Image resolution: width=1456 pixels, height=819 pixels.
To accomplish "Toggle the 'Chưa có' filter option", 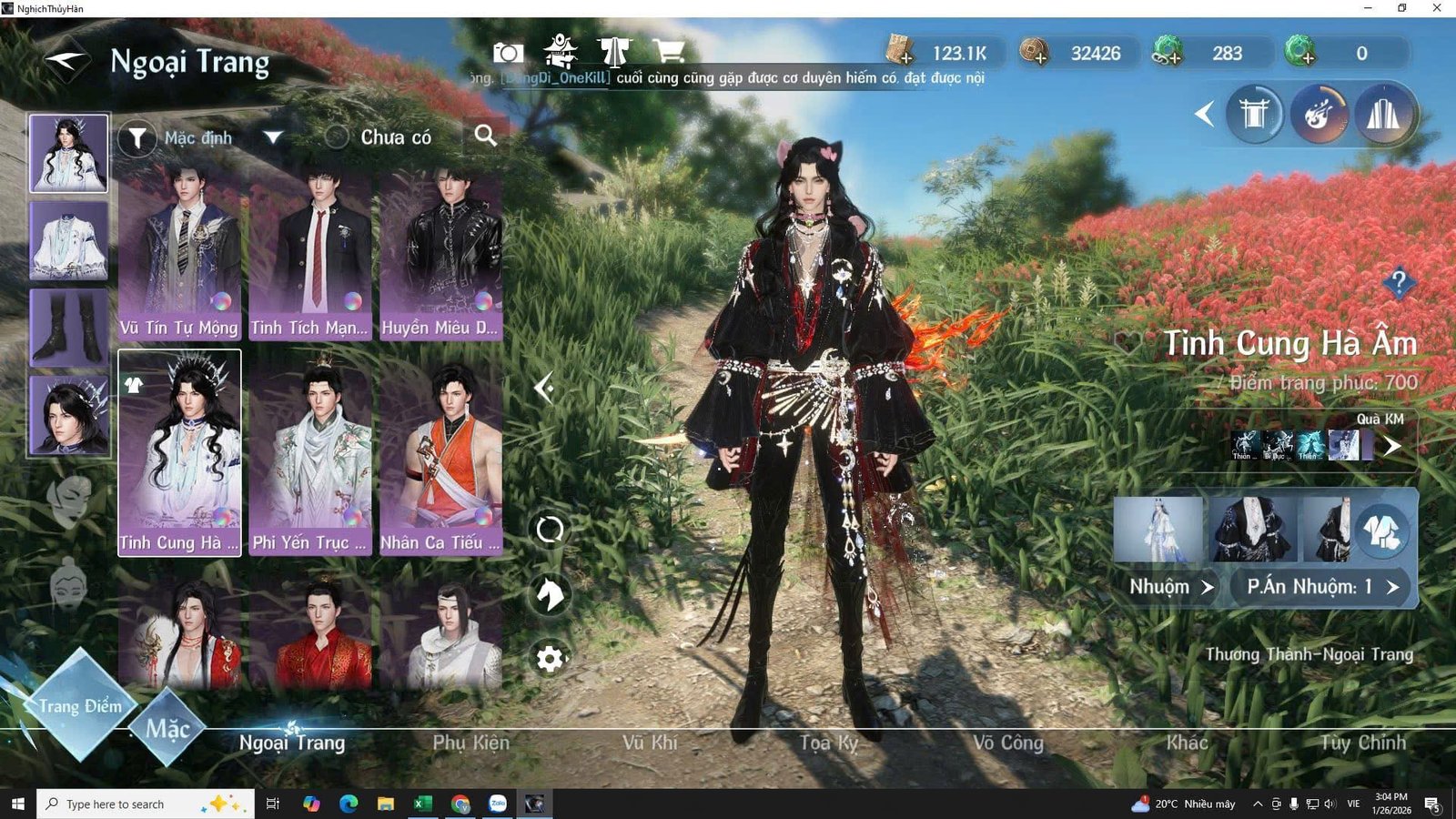I will (337, 136).
